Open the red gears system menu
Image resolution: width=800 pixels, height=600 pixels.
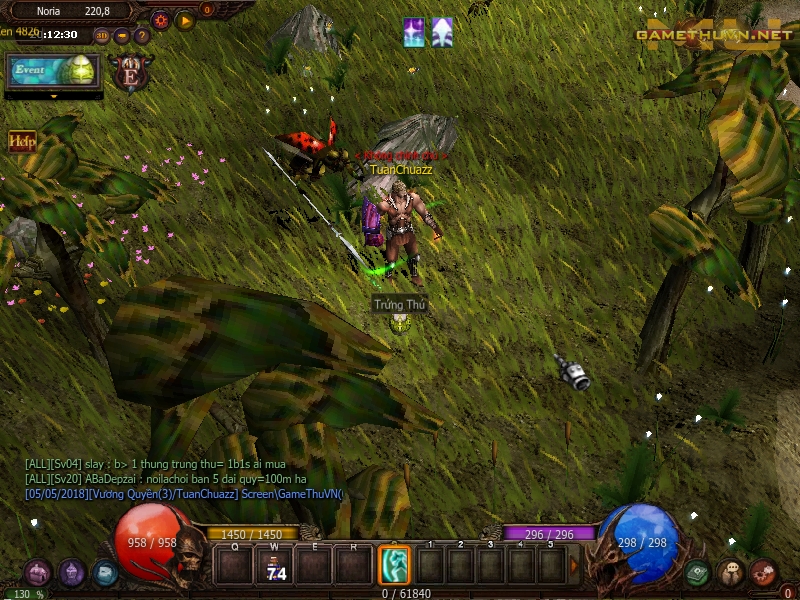[x=763, y=573]
